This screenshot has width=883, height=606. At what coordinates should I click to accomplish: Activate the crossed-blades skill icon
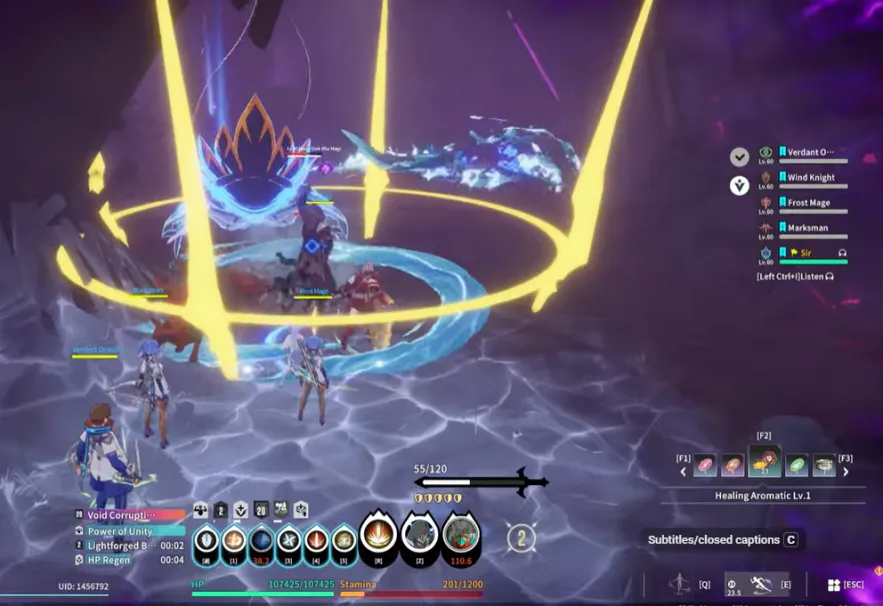pyautogui.click(x=289, y=541)
